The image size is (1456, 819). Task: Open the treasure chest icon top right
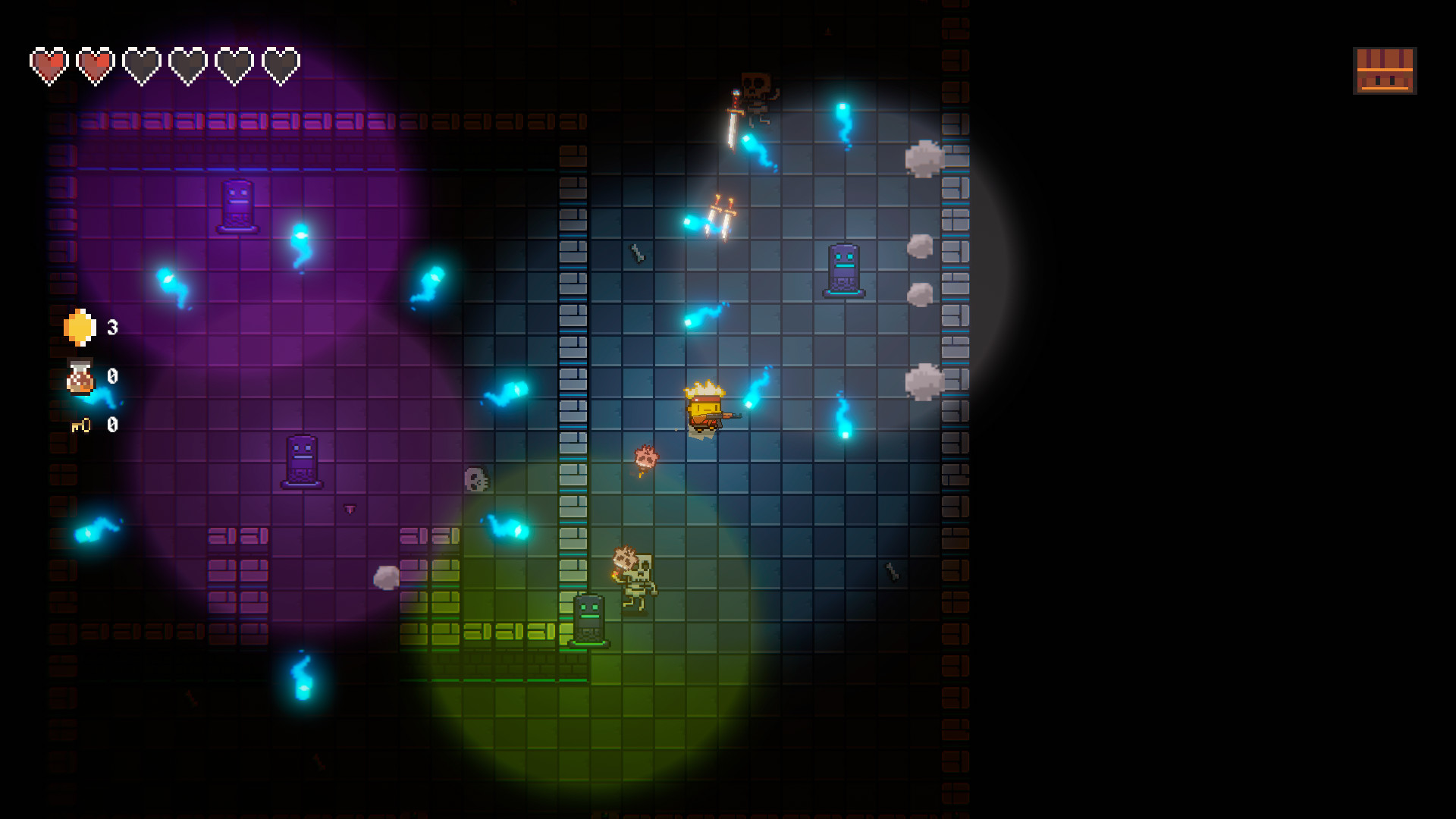tap(1385, 71)
